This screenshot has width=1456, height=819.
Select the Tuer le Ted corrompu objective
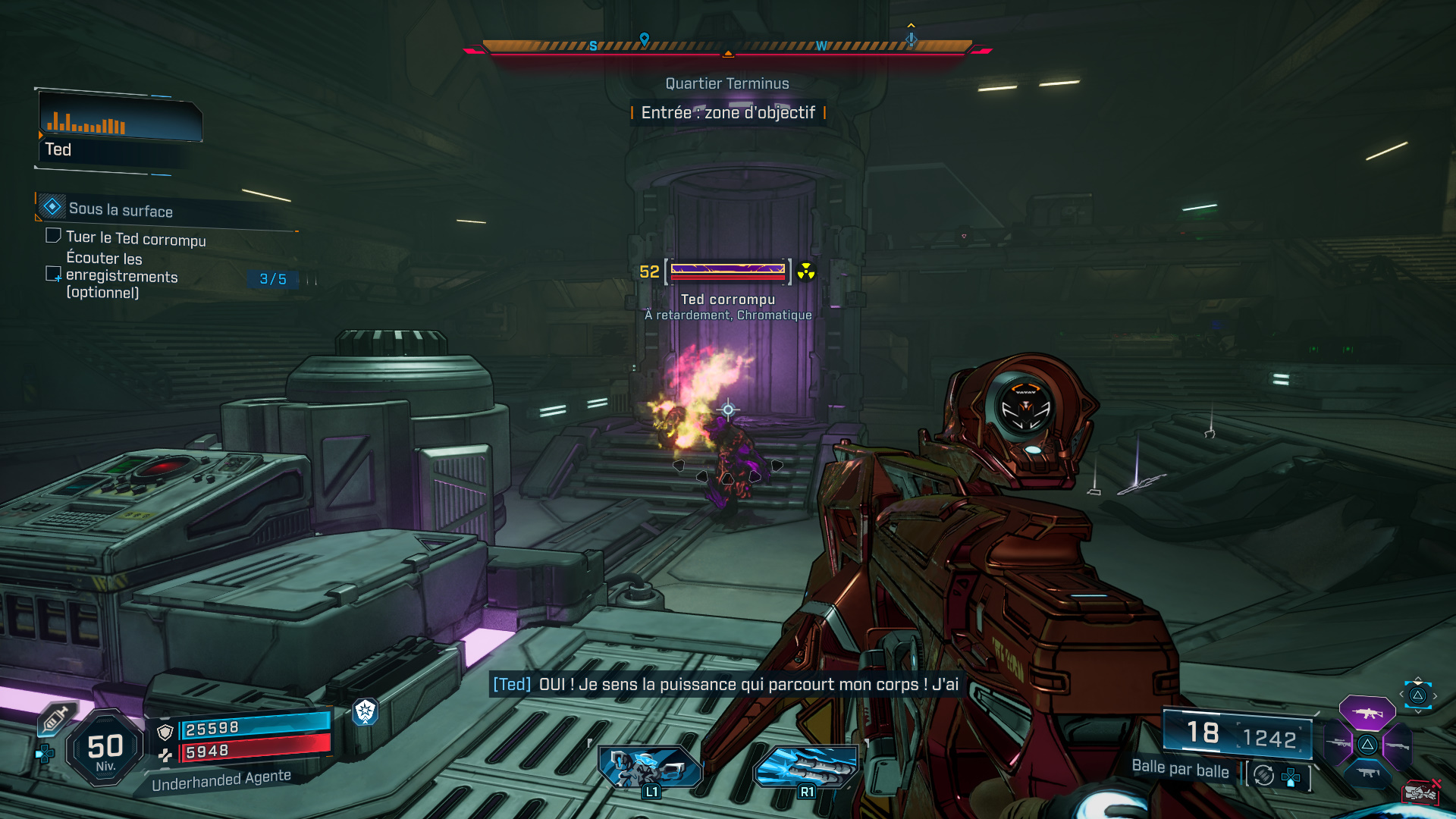point(135,238)
